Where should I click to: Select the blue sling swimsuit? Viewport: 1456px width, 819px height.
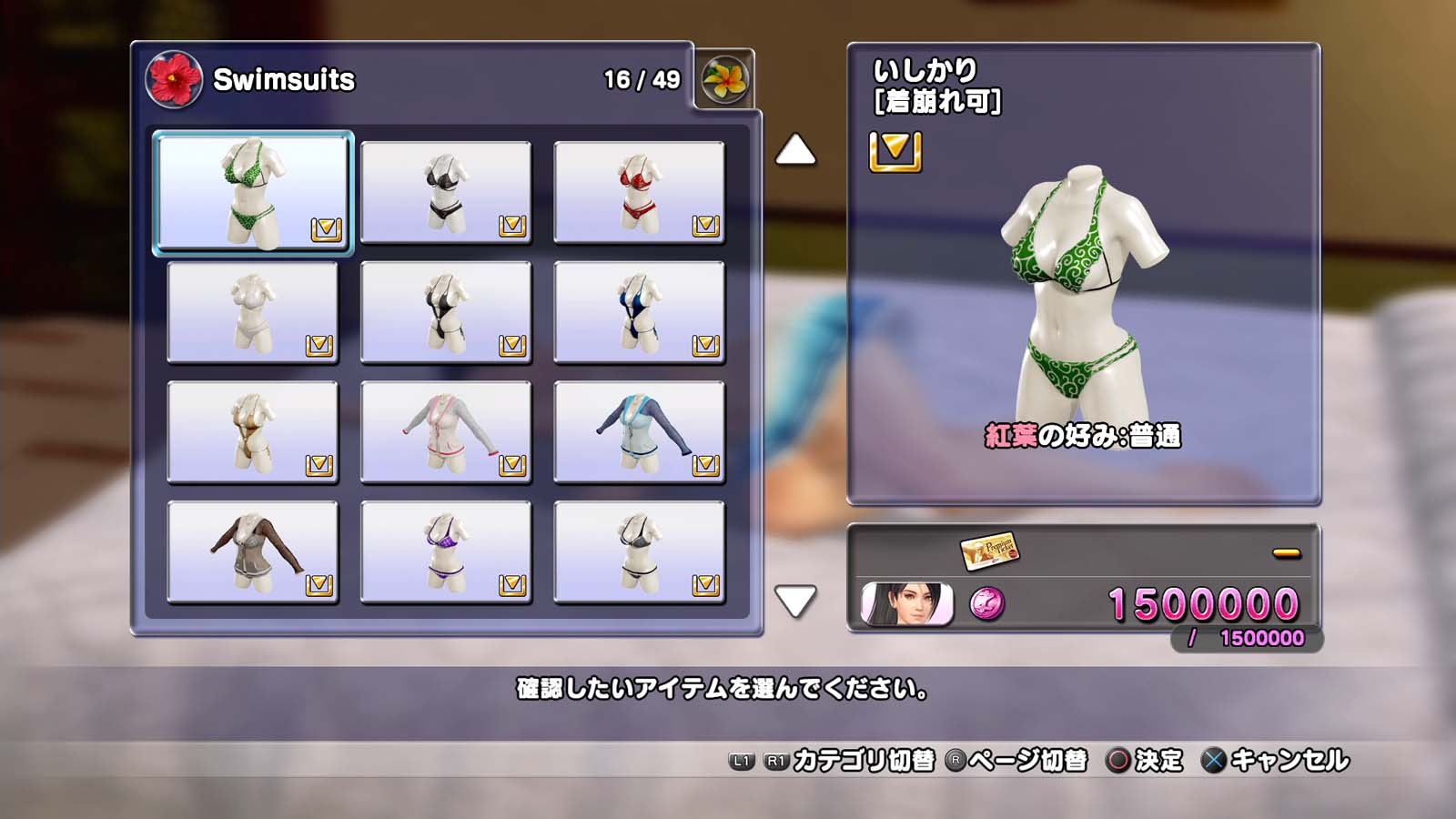point(639,312)
